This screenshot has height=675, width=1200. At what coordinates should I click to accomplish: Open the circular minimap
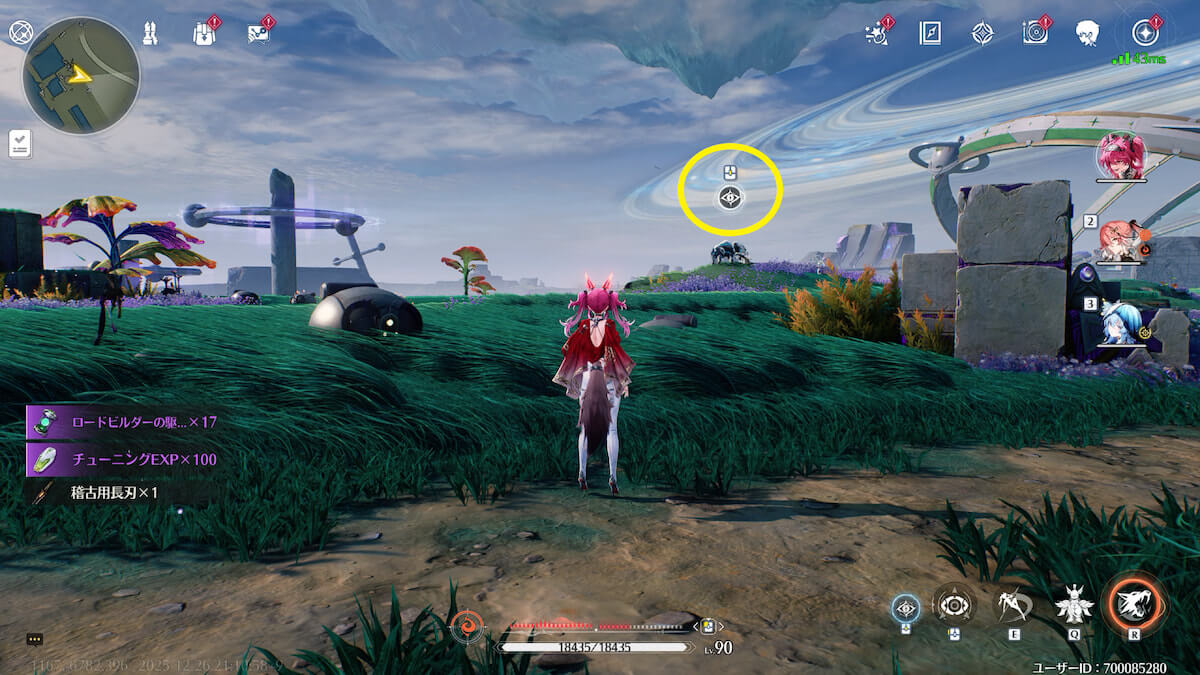[x=81, y=75]
